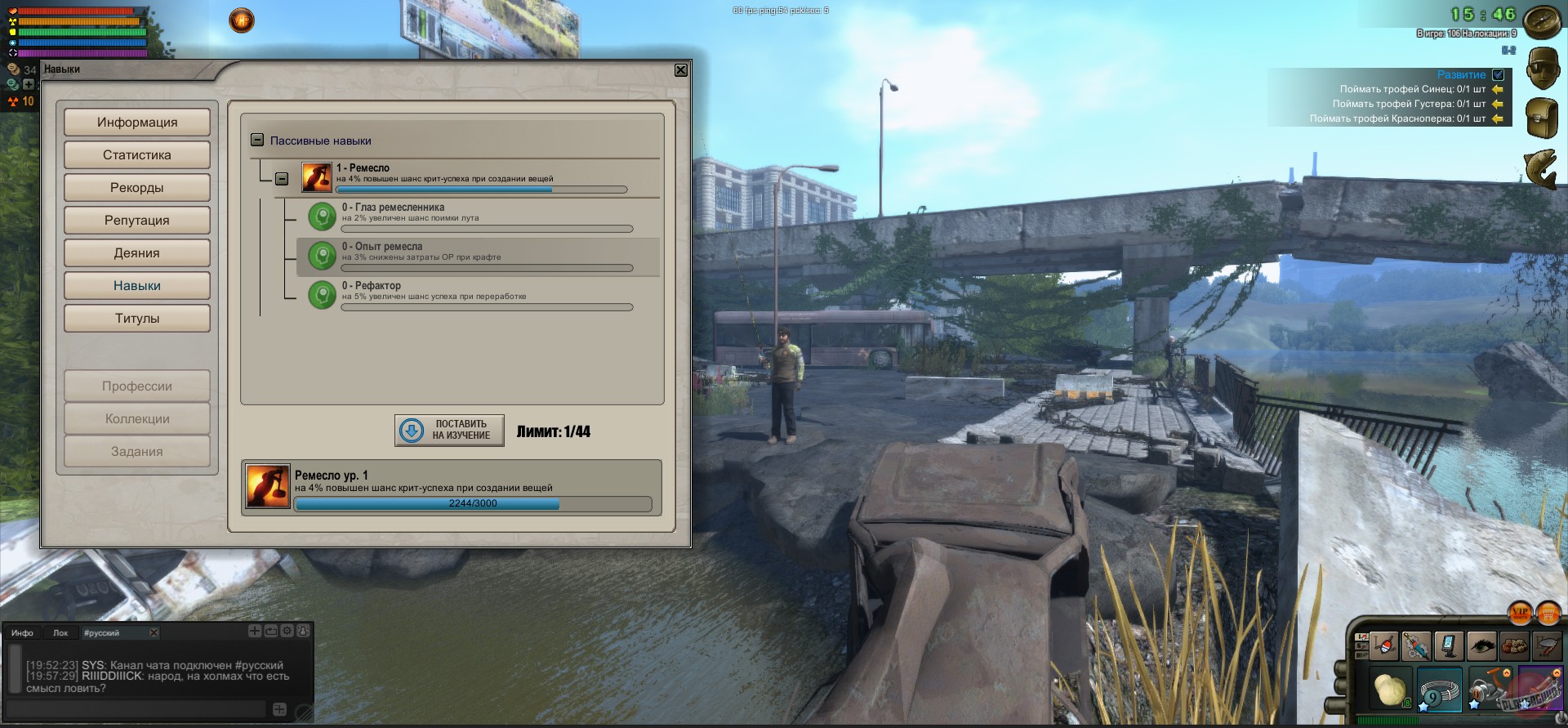Select the eye icon in the hotbar
This screenshot has height=728, width=1568.
tap(1482, 646)
